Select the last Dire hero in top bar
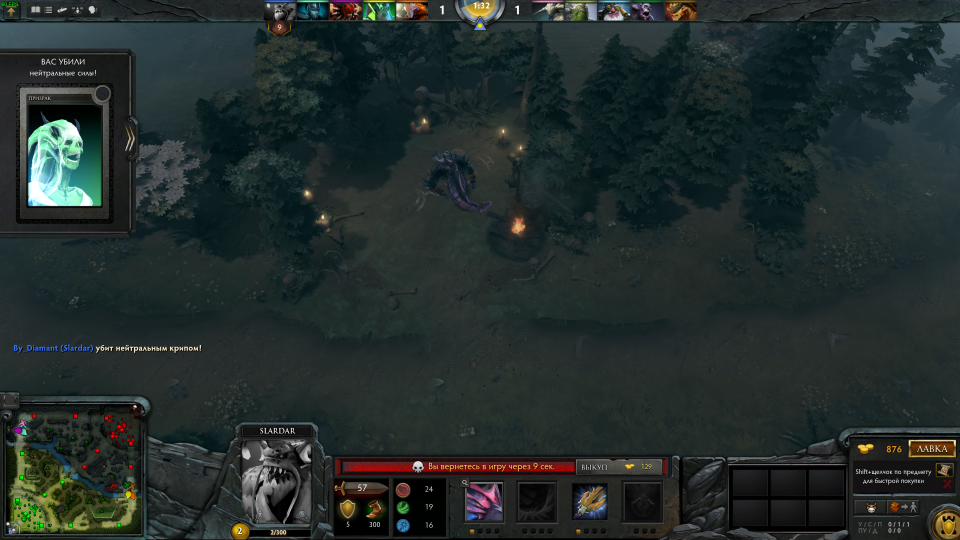Screen dimensions: 960x540 680,11
